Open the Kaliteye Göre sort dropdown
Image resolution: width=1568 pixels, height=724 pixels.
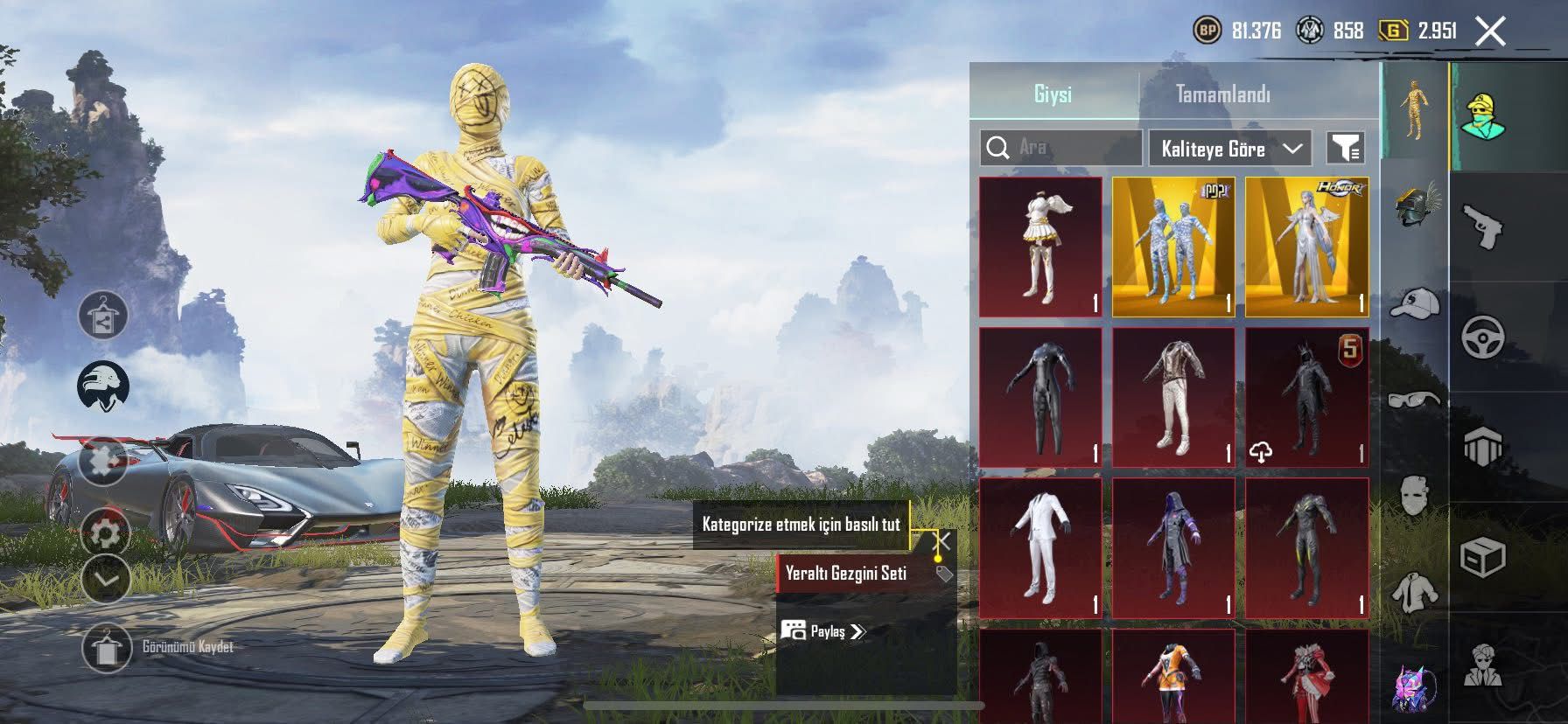click(1229, 149)
